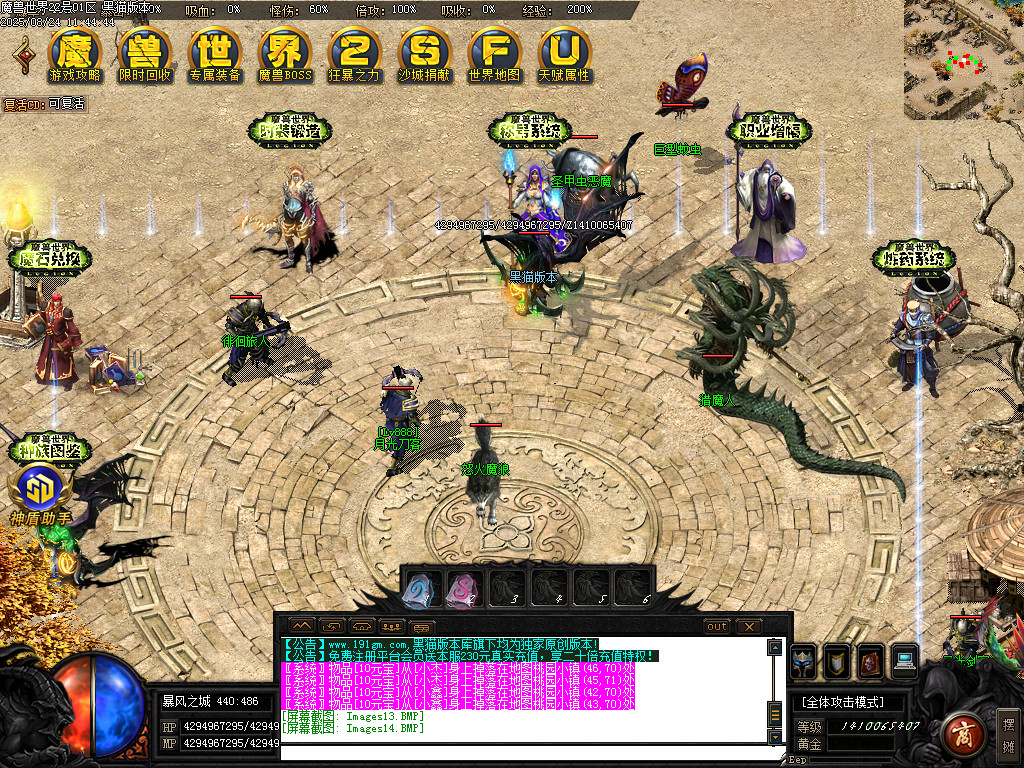This screenshot has height=768, width=1024.
Task: Select the 专属装备 exclusive equipment button
Action: [x=215, y=55]
